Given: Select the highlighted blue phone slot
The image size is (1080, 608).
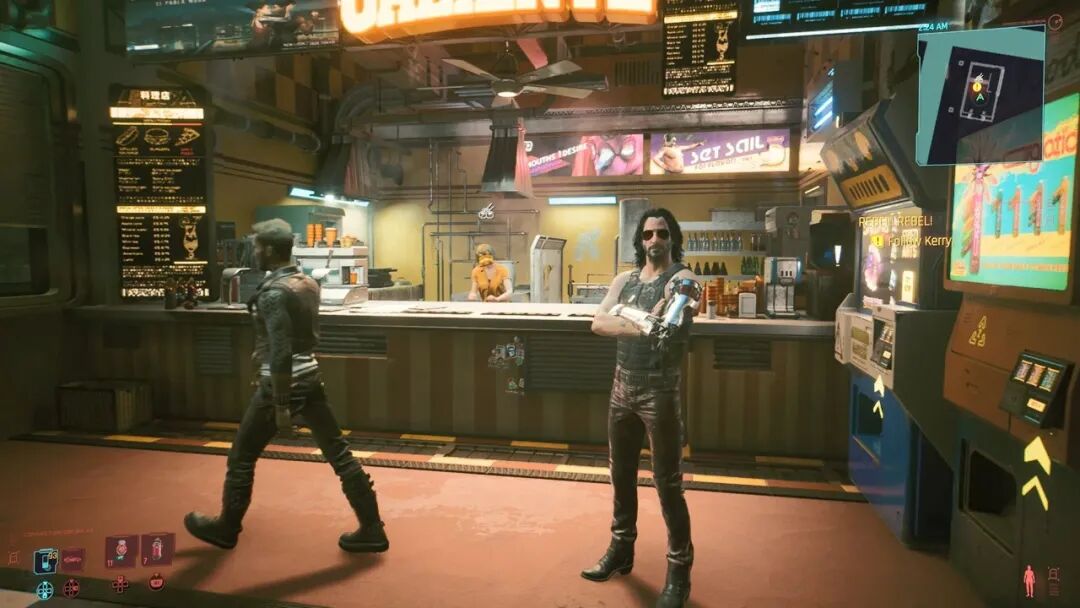Looking at the screenshot, I should point(45,561).
